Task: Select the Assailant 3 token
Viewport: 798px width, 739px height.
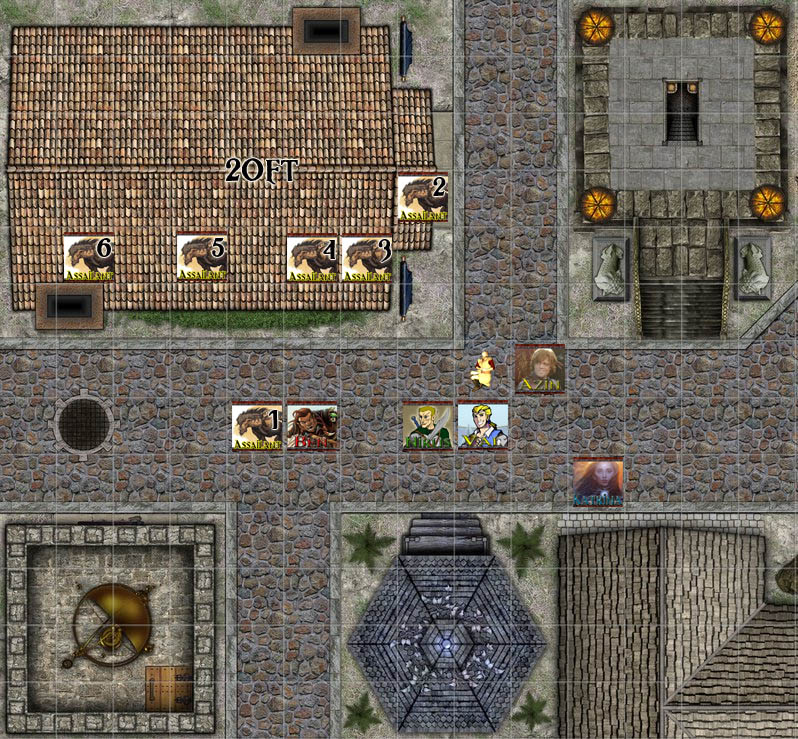Action: (366, 259)
